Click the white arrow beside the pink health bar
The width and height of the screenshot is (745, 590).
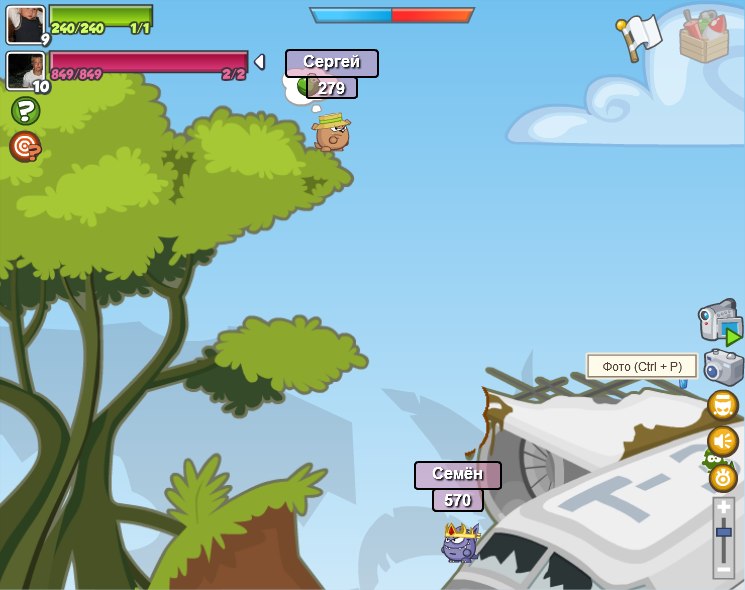click(x=260, y=62)
